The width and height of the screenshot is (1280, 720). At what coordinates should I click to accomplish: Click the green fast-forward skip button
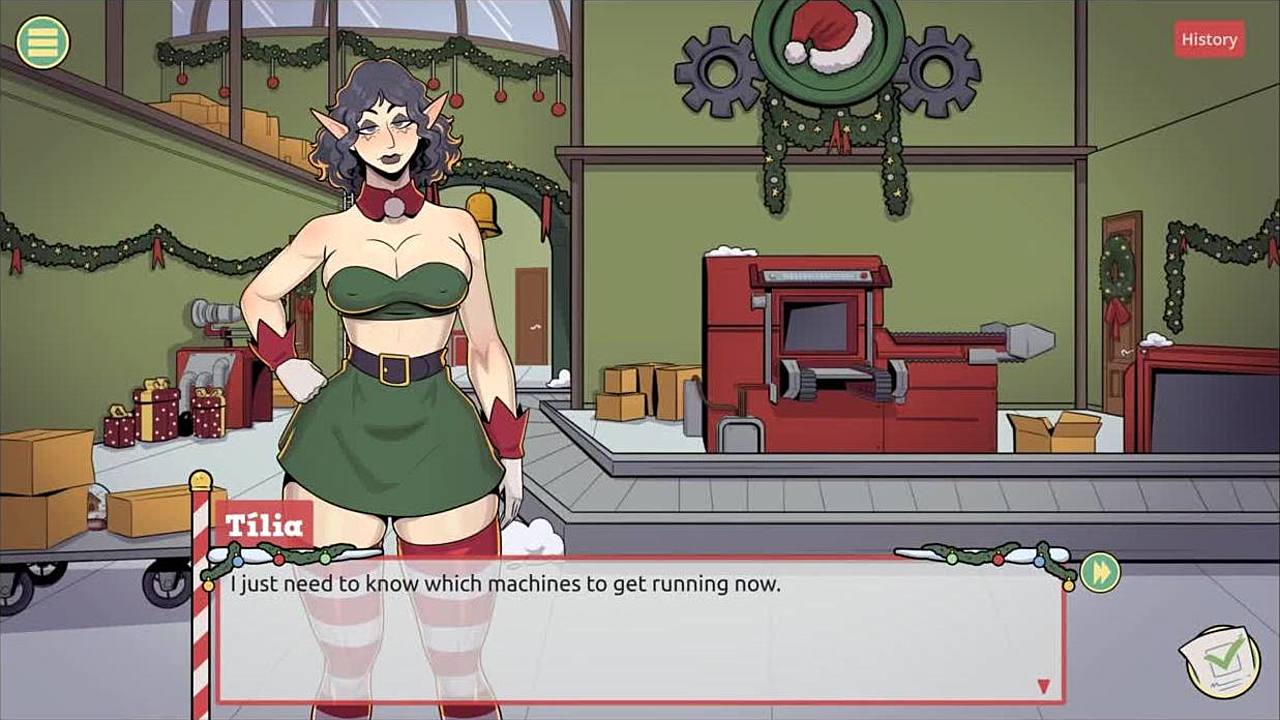1100,572
